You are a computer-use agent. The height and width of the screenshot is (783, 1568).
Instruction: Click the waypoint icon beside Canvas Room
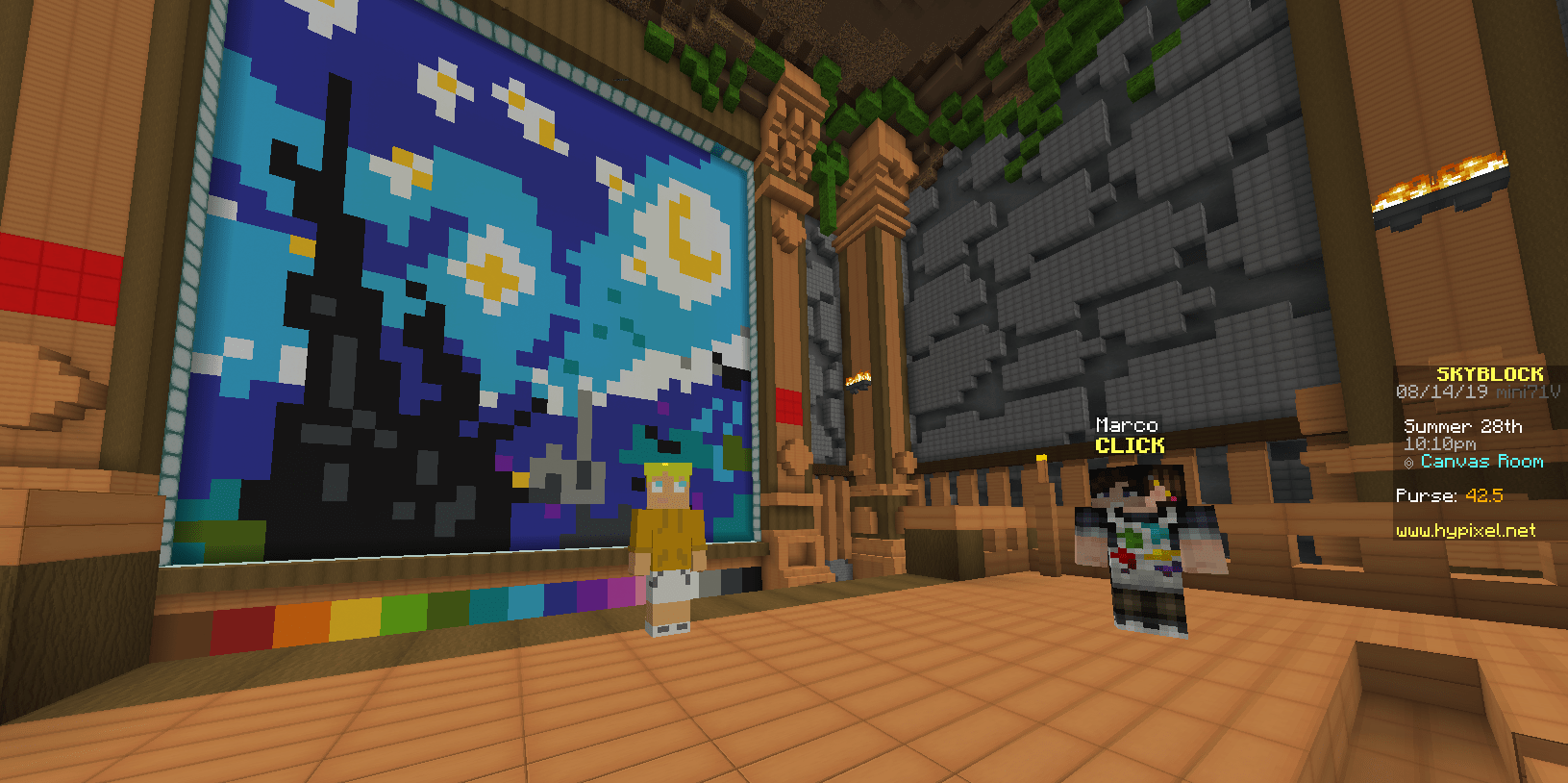(x=1409, y=462)
